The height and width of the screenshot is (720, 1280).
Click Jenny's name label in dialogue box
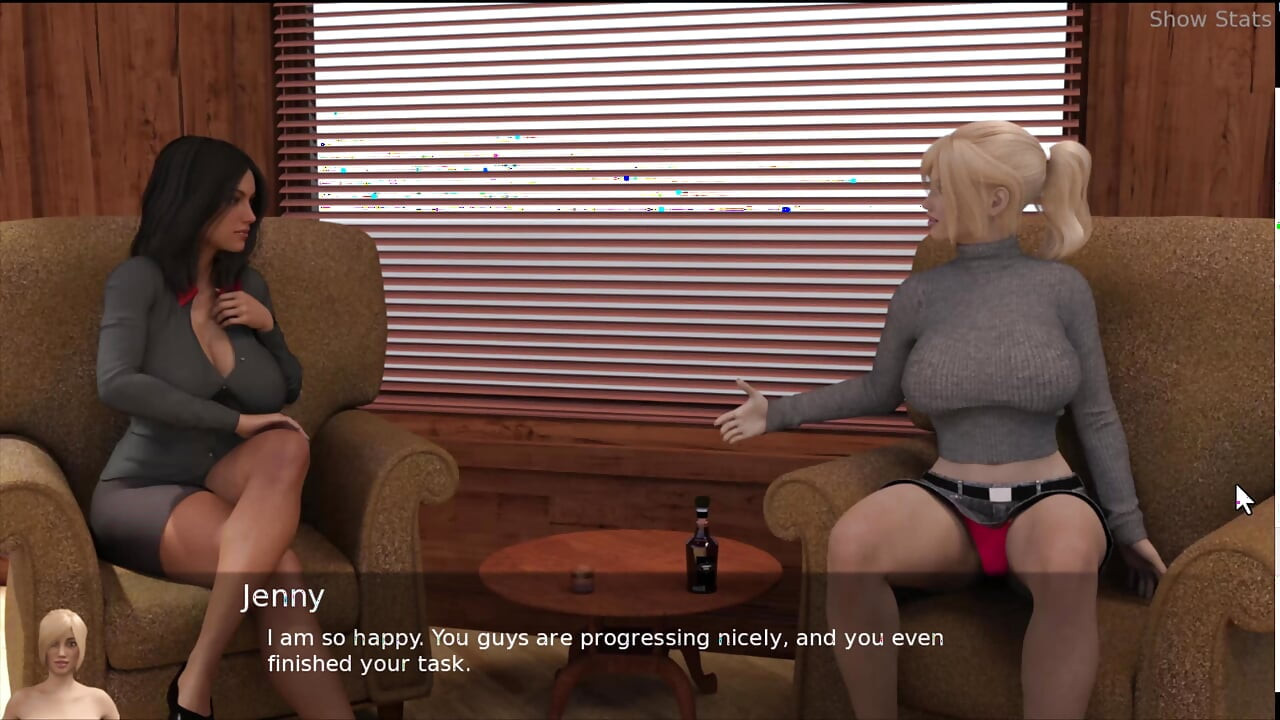point(284,596)
